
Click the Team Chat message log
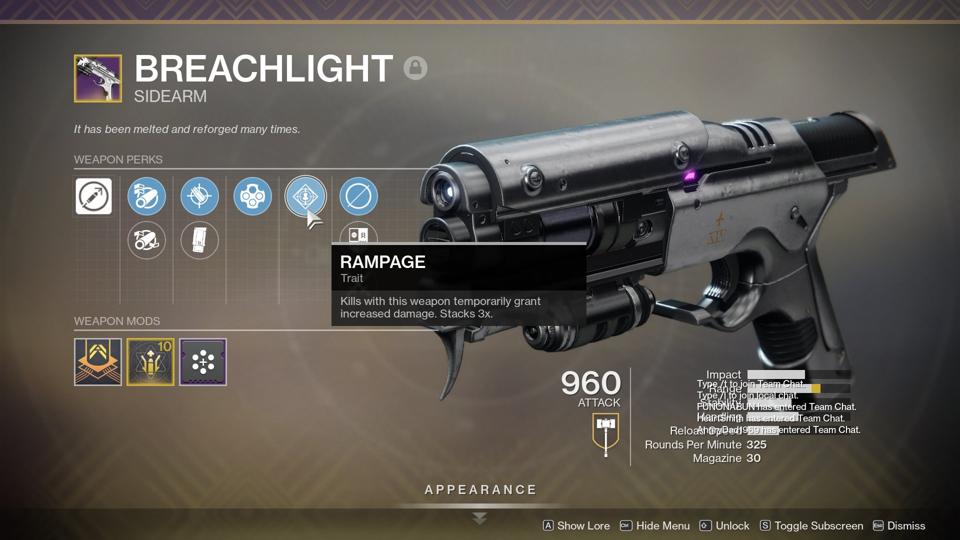[x=778, y=407]
